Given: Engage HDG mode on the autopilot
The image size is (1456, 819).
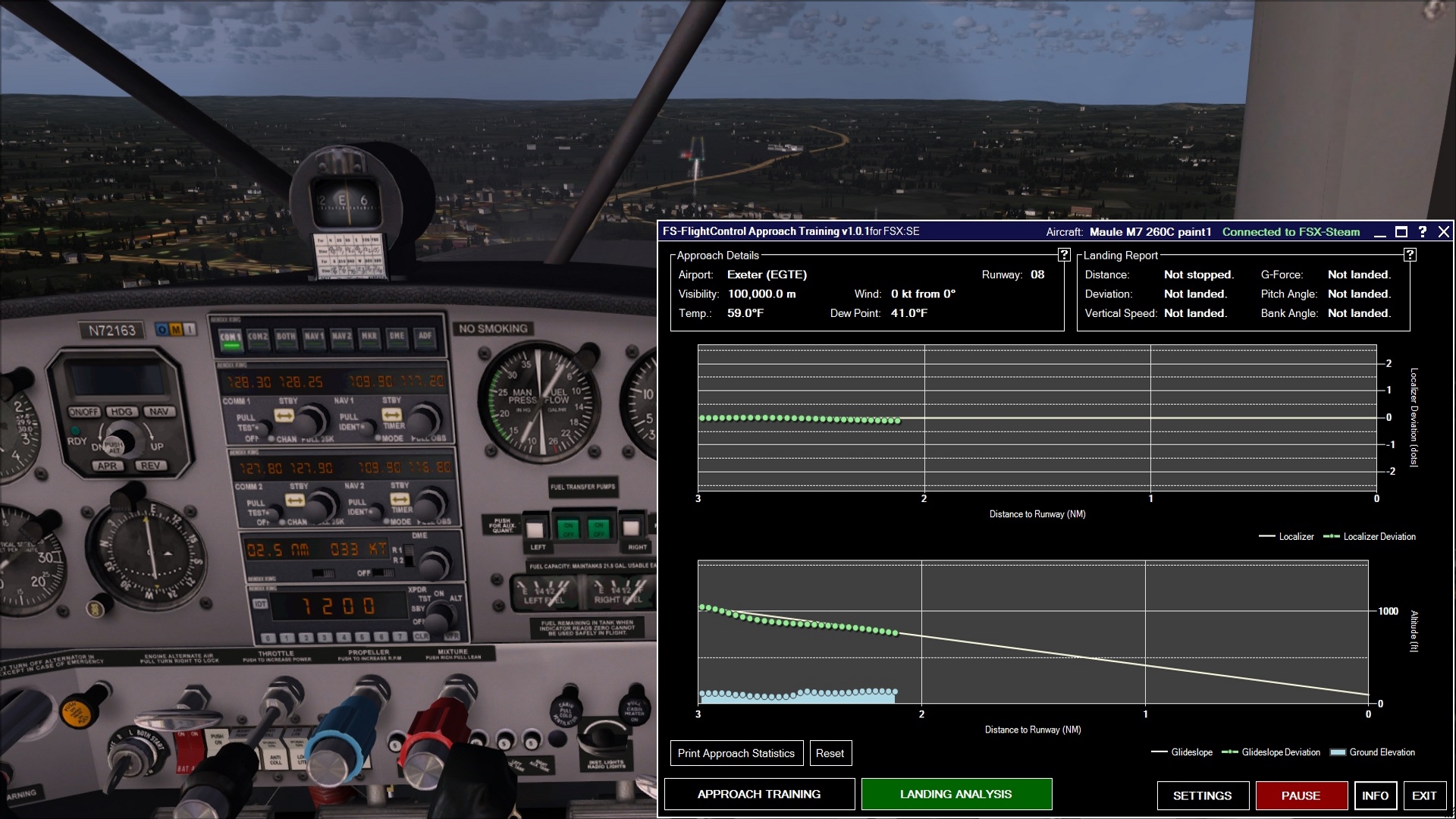Looking at the screenshot, I should coord(123,412).
